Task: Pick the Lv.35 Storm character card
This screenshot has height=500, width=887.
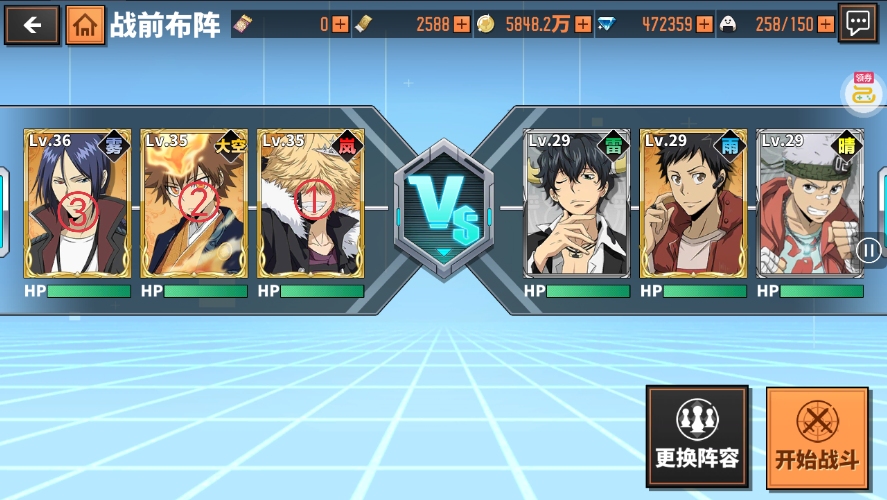Action: (x=311, y=203)
